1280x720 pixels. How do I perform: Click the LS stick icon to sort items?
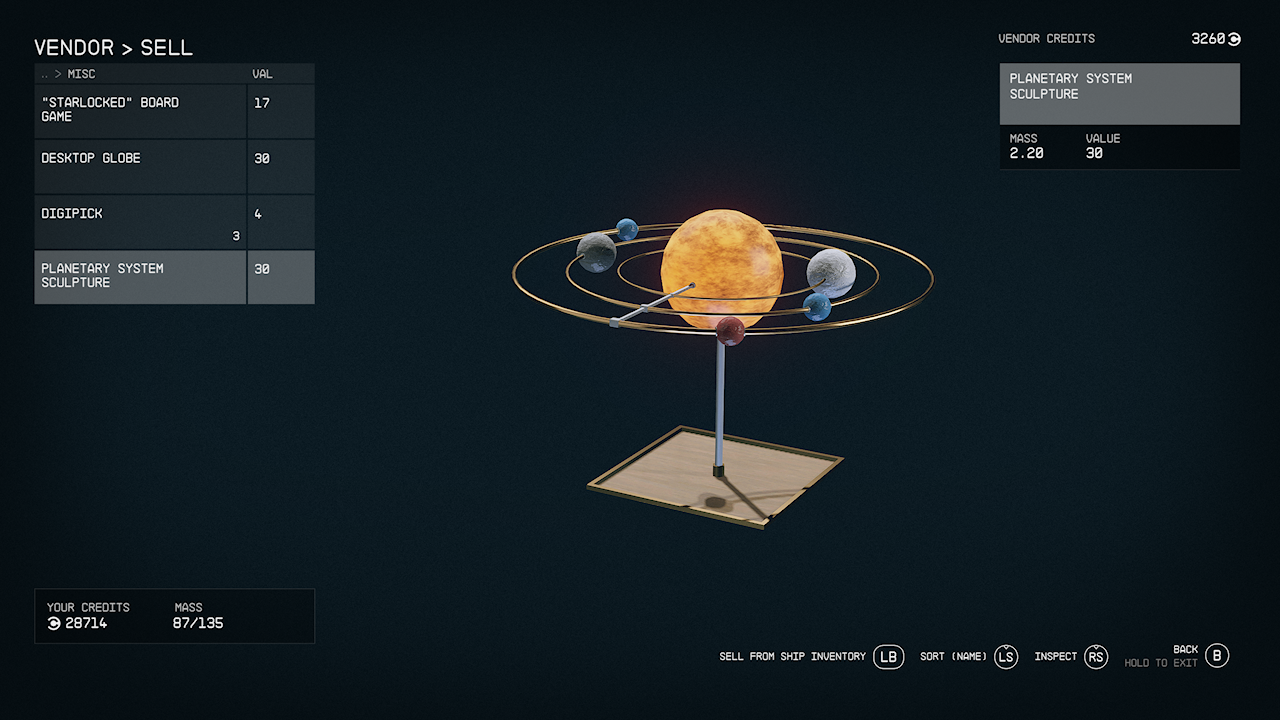click(x=1006, y=657)
